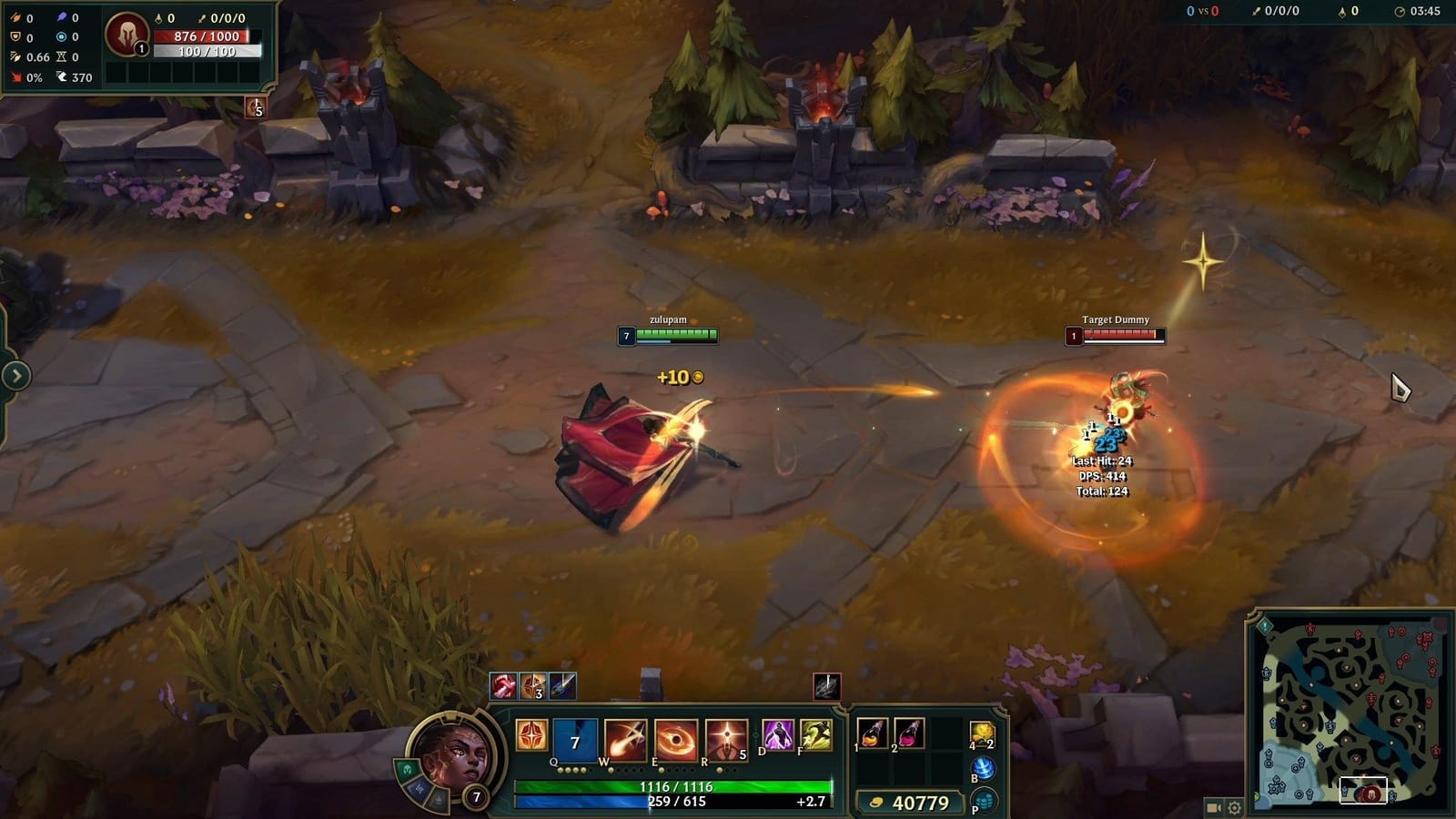
Task: Click the Recall icon labeled B
Action: point(982,770)
